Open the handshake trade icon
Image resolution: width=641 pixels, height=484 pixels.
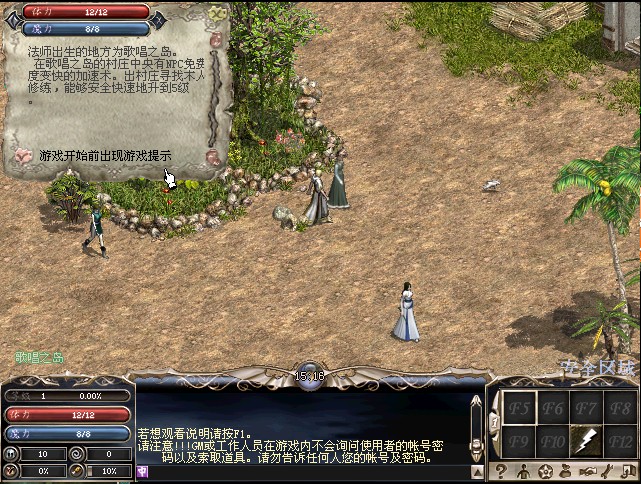589,471
